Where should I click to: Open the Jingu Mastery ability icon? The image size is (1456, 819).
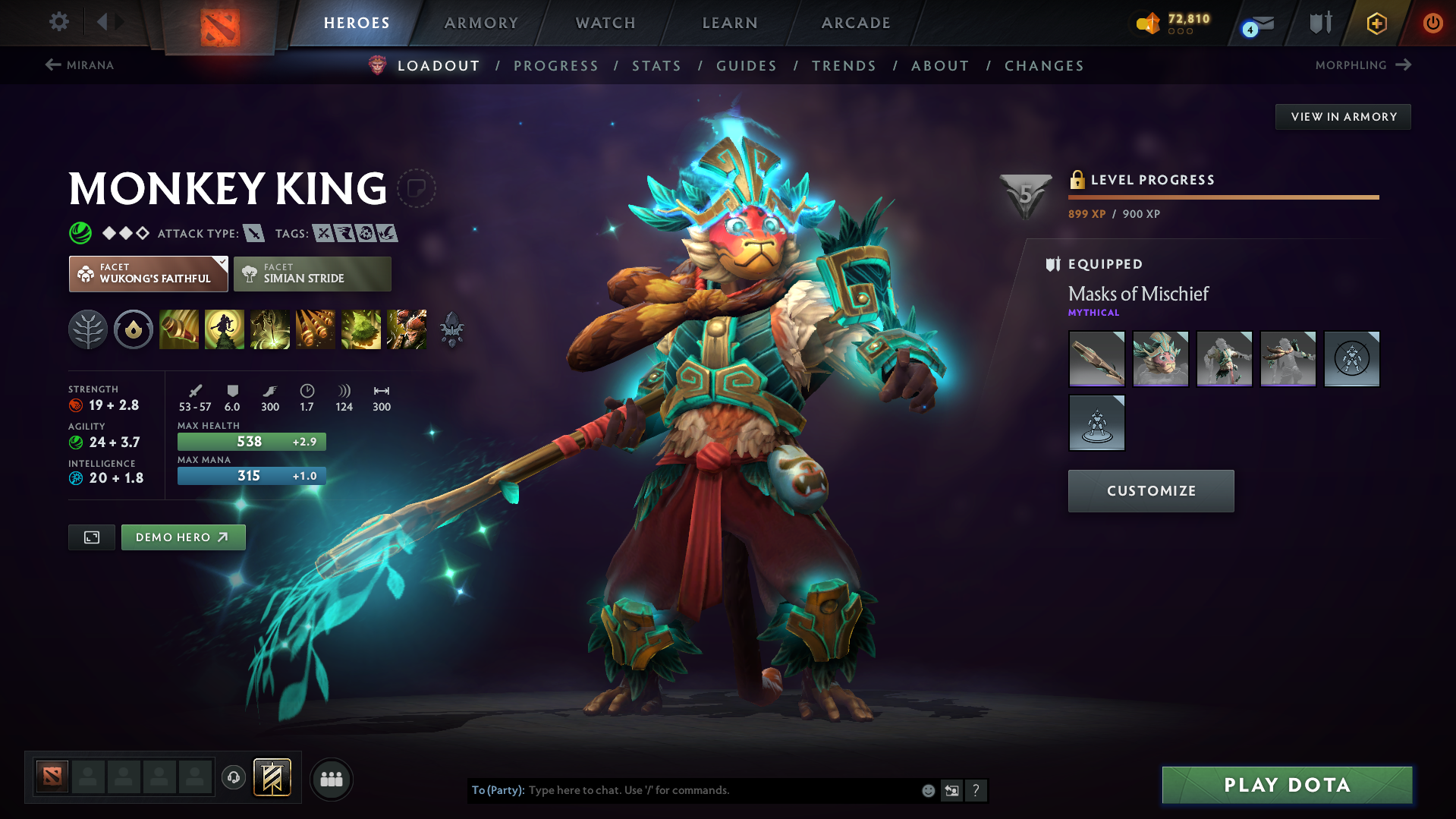pyautogui.click(x=315, y=329)
